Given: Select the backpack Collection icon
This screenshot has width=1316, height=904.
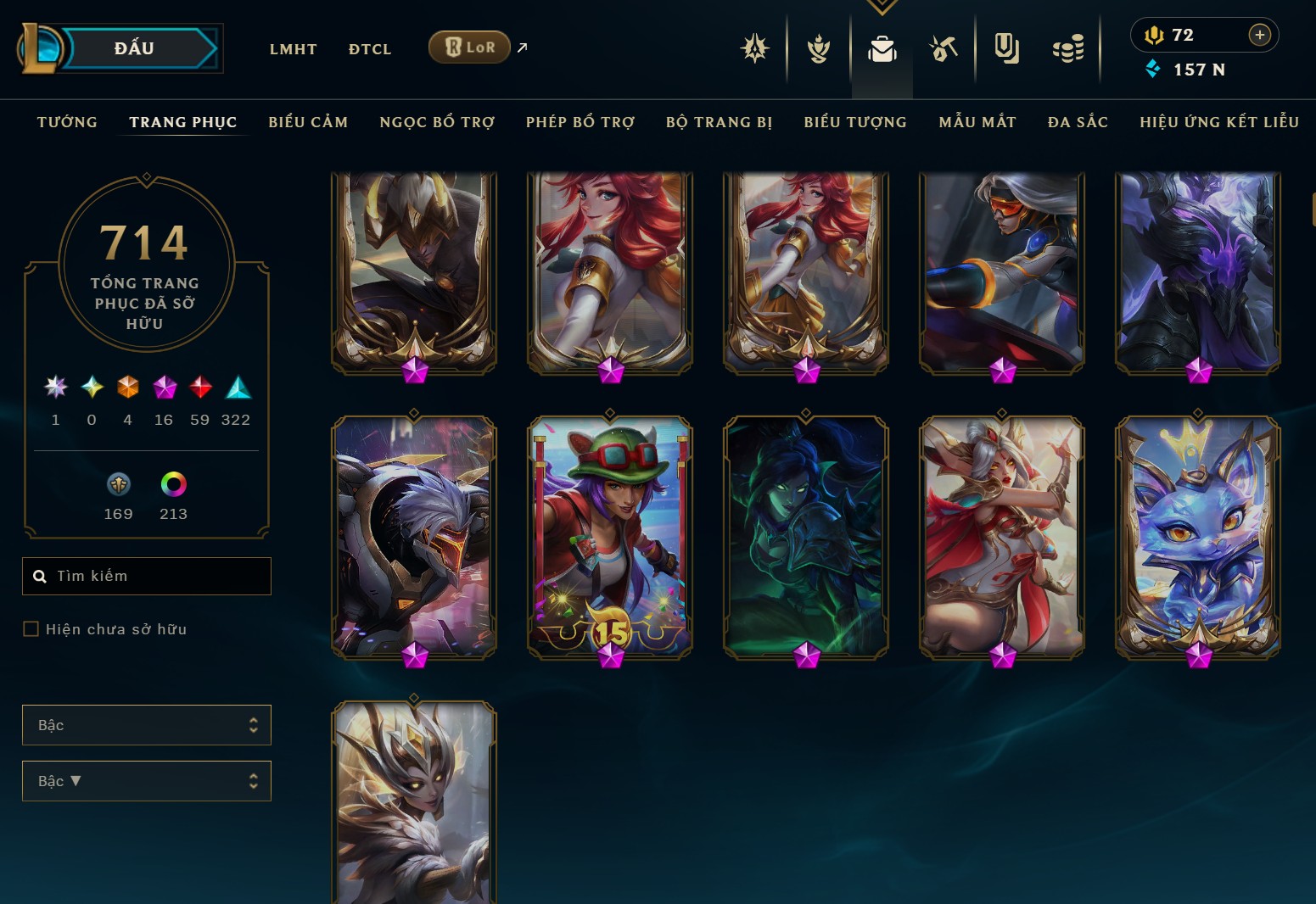Looking at the screenshot, I should 882,48.
